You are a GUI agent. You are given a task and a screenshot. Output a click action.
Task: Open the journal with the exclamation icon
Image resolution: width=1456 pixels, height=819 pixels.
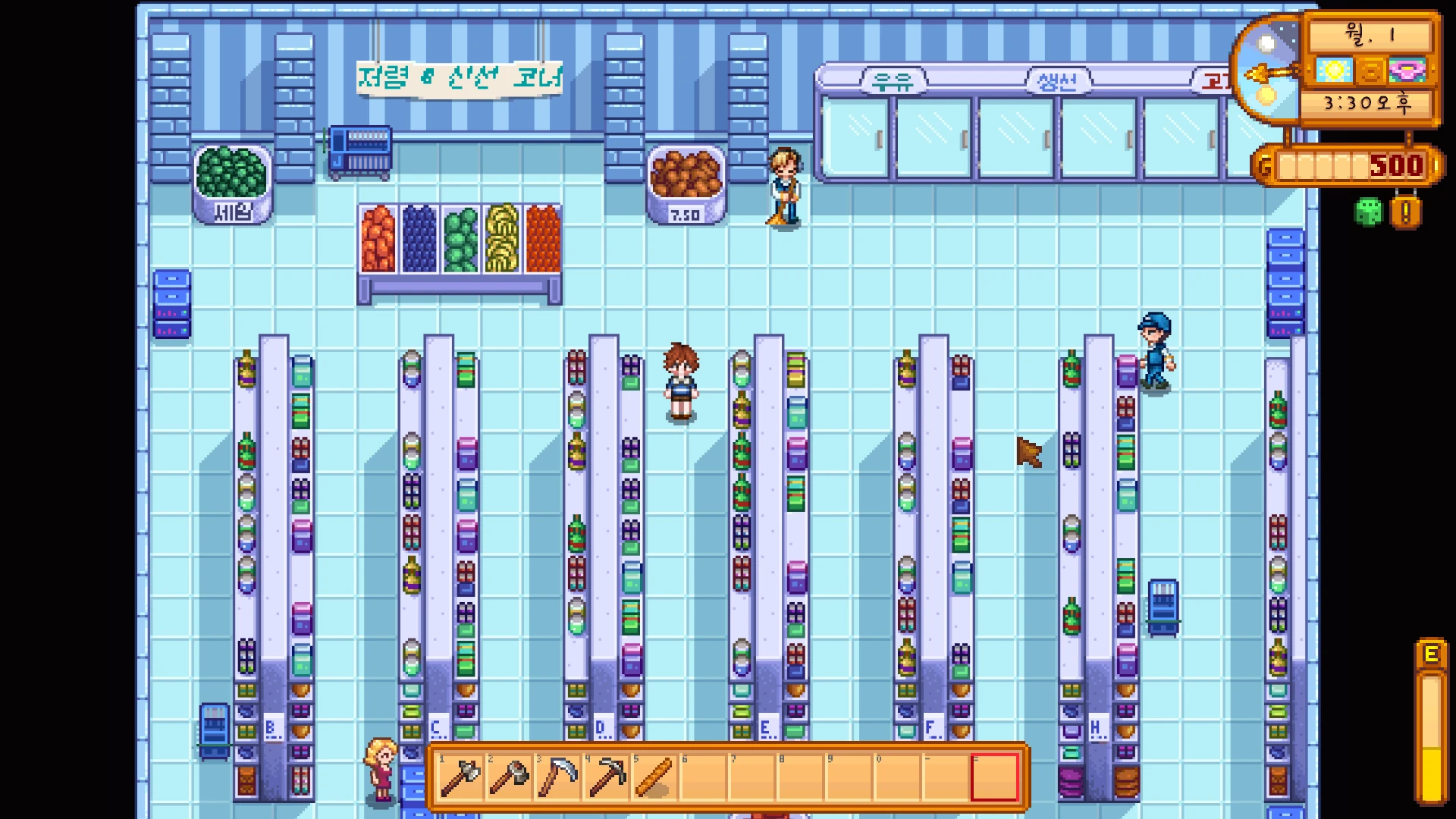coord(1405,213)
